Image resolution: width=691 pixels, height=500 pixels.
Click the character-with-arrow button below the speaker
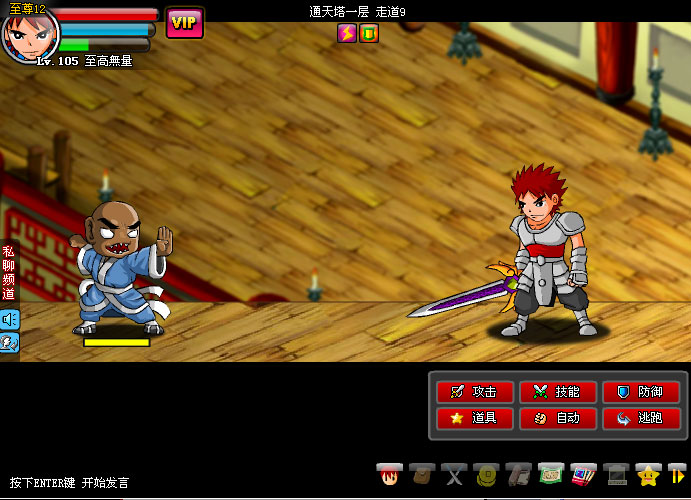click(9, 342)
